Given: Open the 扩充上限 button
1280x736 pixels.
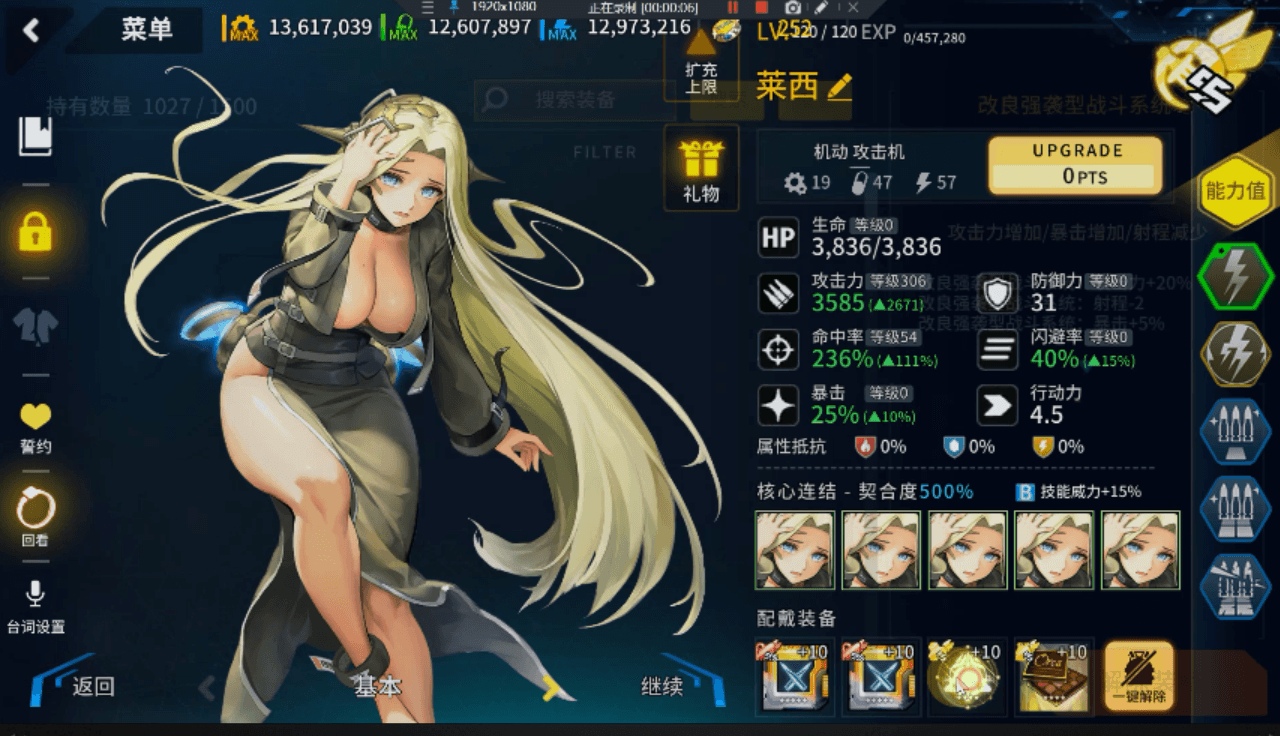Looking at the screenshot, I should click(701, 62).
